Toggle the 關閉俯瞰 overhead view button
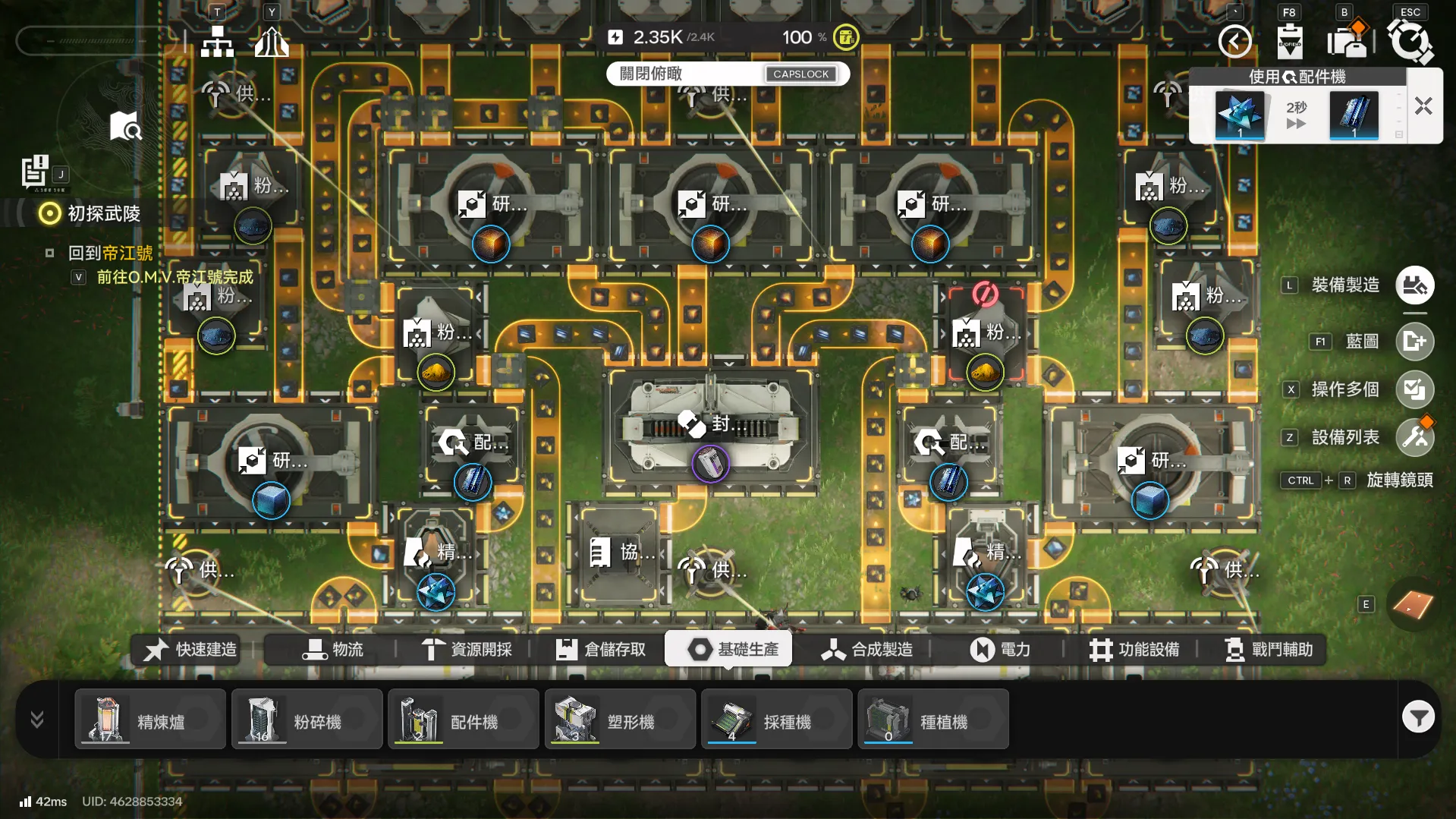Viewport: 1456px width, 819px height. (x=728, y=74)
